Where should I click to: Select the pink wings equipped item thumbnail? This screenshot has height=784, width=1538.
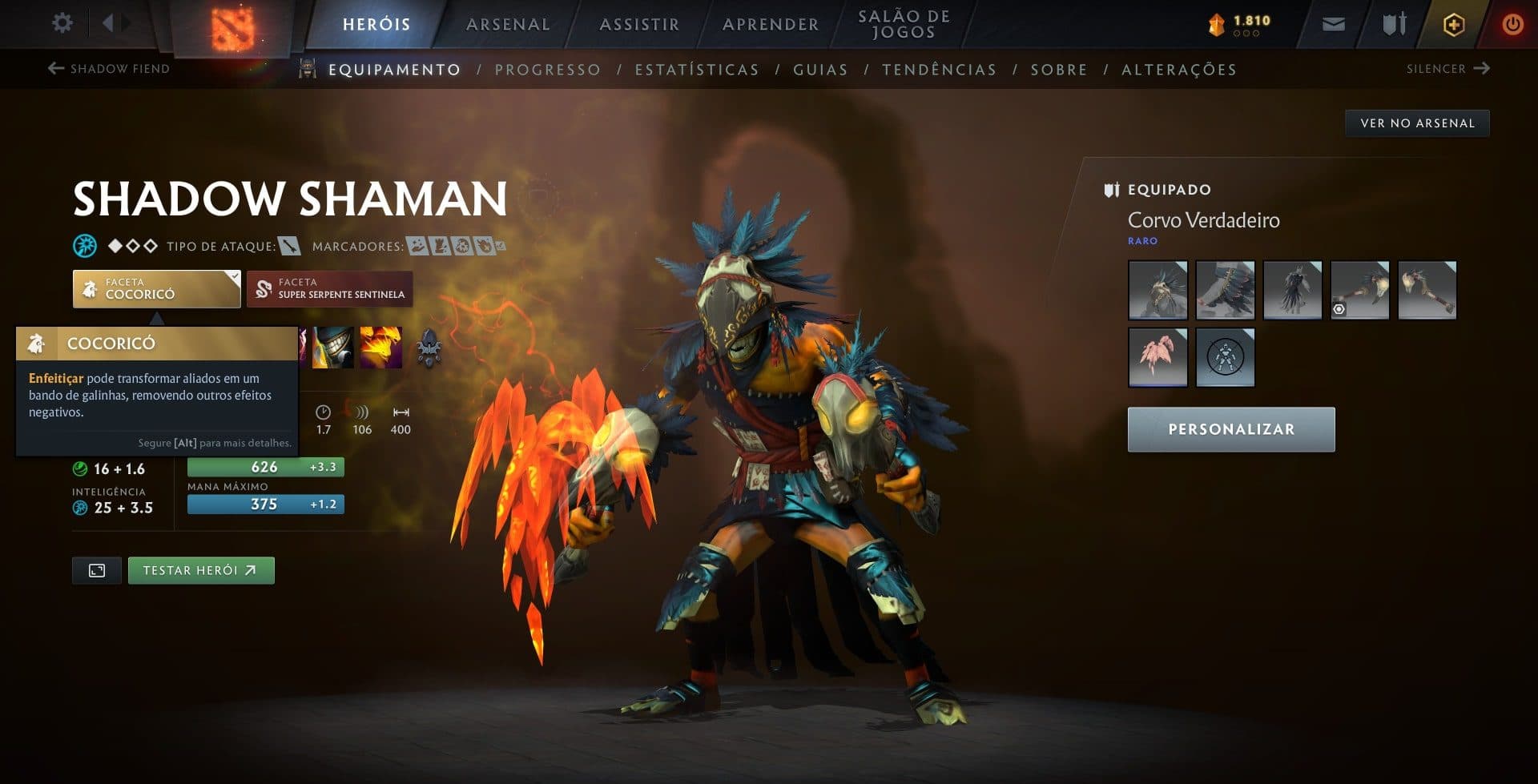coord(1158,356)
